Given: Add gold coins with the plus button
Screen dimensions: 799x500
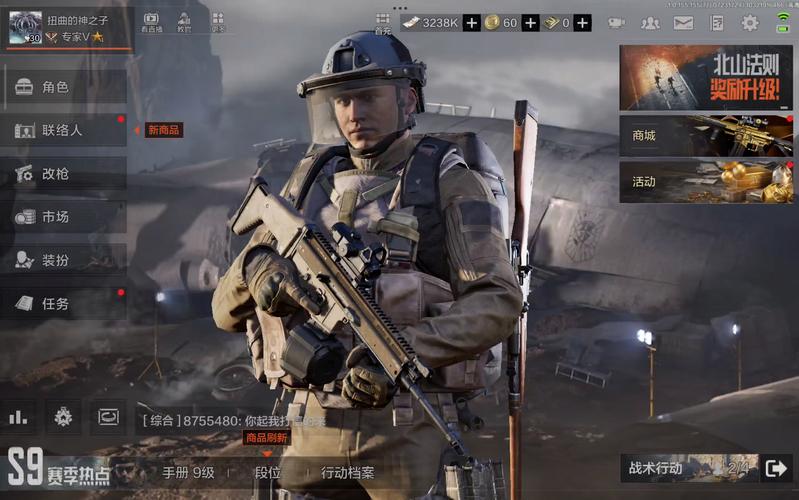Looking at the screenshot, I should tap(530, 23).
